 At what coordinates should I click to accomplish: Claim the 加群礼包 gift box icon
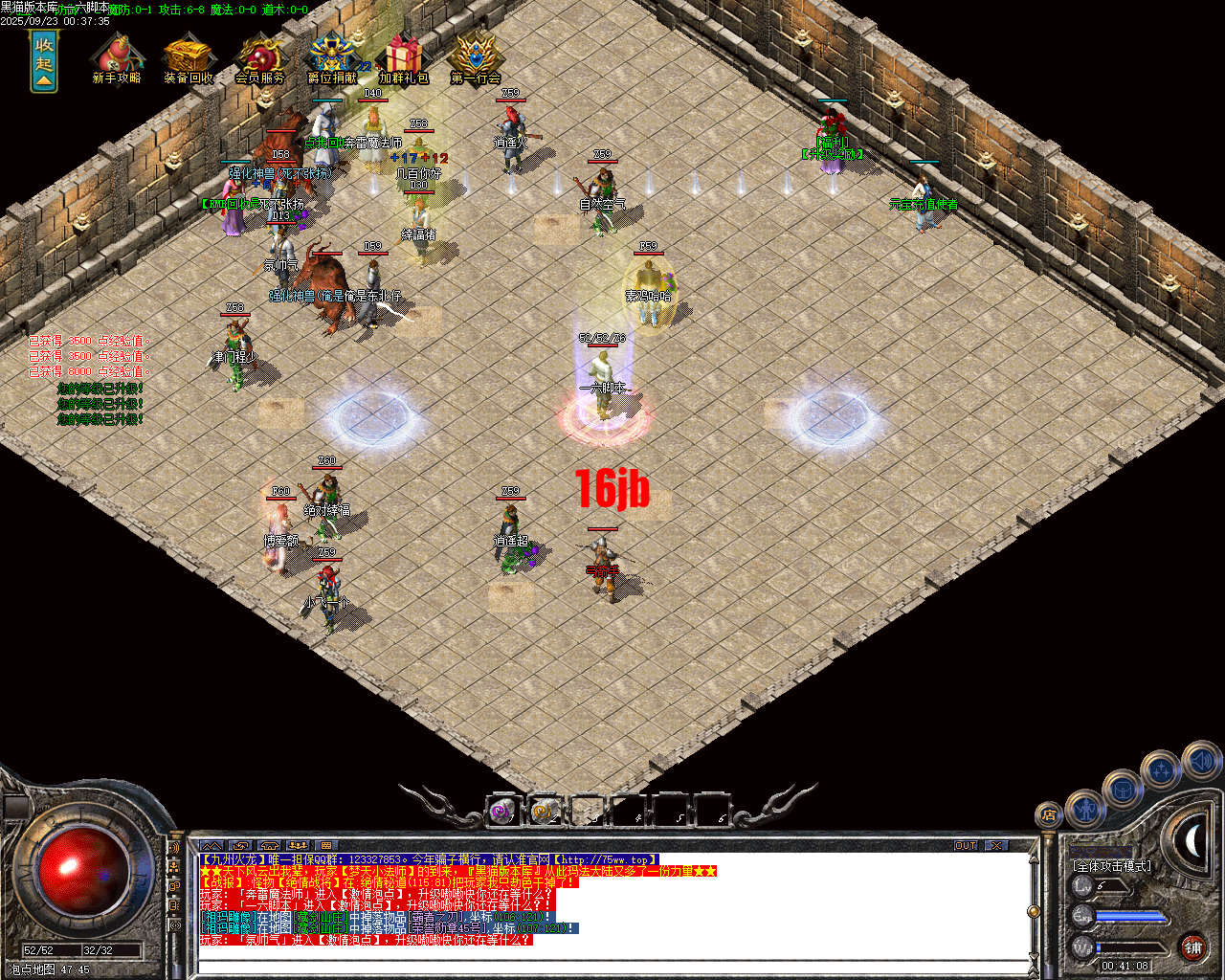pyautogui.click(x=404, y=53)
